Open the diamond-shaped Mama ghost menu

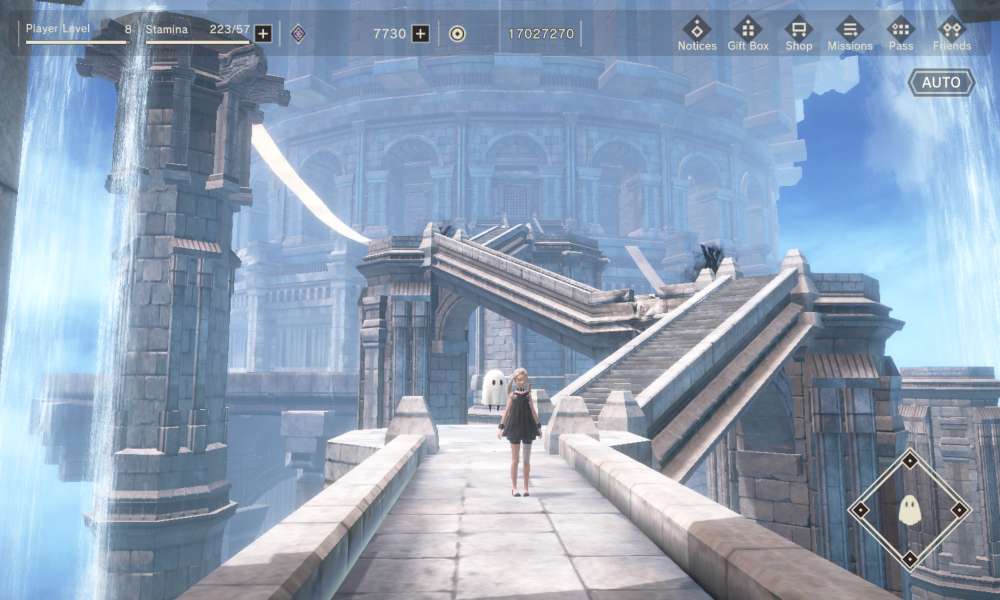click(x=909, y=509)
